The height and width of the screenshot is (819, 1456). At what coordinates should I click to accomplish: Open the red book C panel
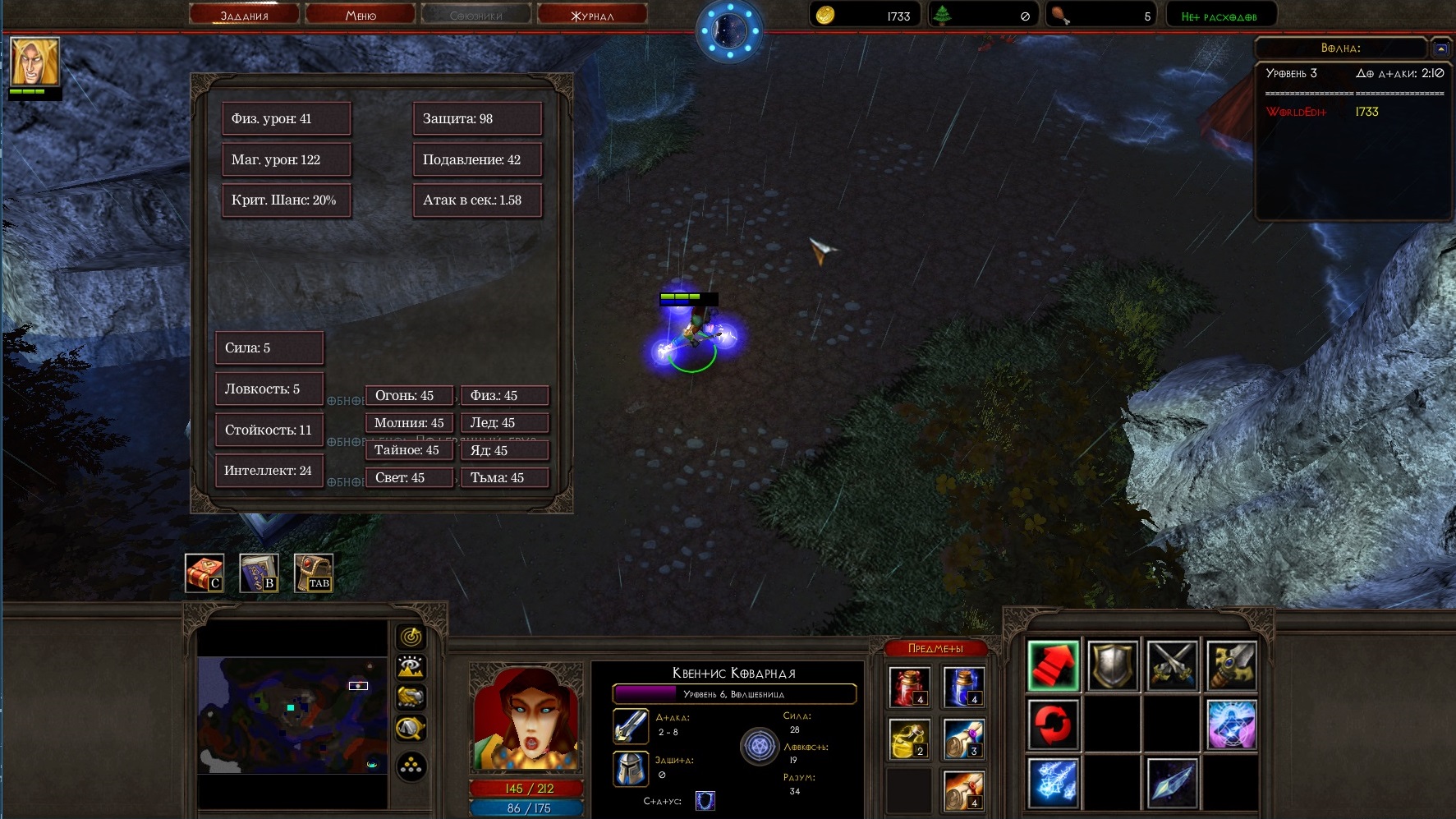[x=204, y=573]
